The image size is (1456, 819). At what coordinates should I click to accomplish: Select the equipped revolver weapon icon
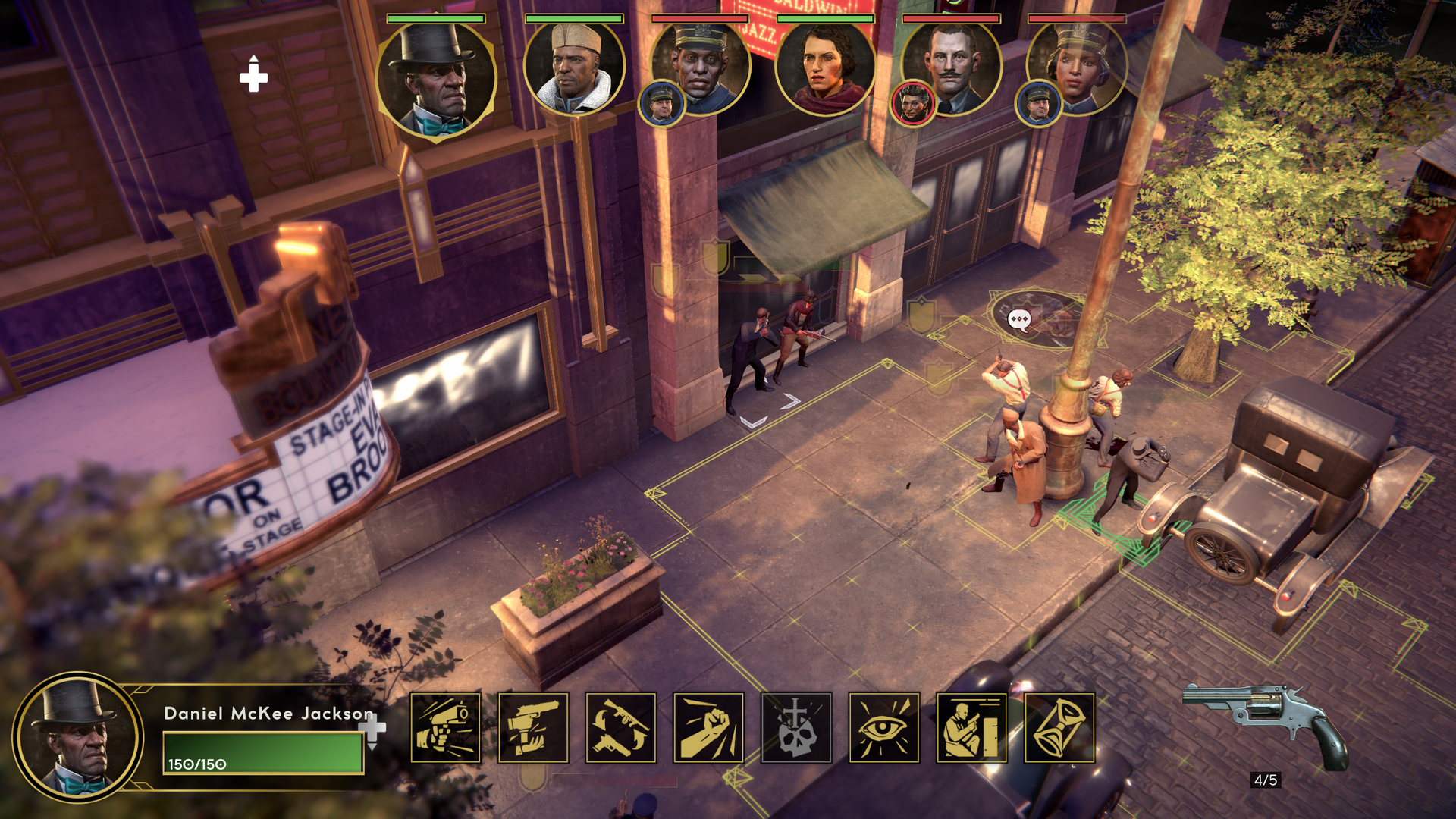1265,724
